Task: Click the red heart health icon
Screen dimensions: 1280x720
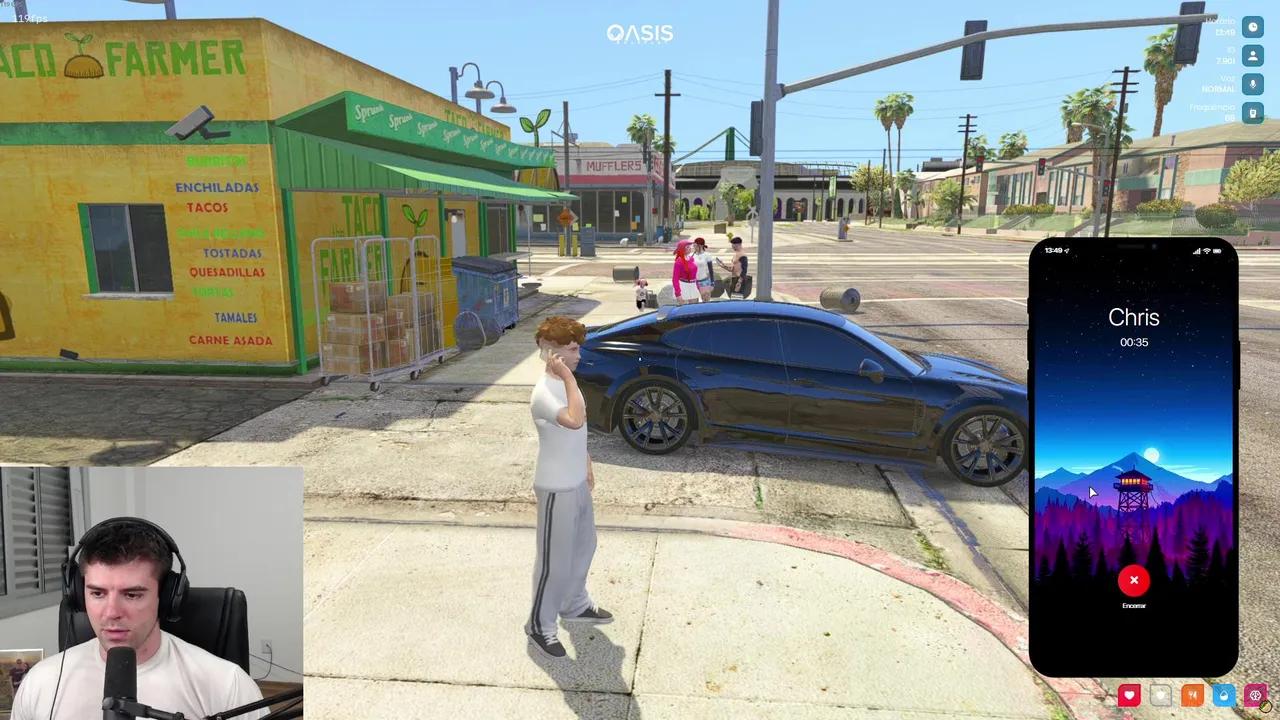Action: point(1129,695)
